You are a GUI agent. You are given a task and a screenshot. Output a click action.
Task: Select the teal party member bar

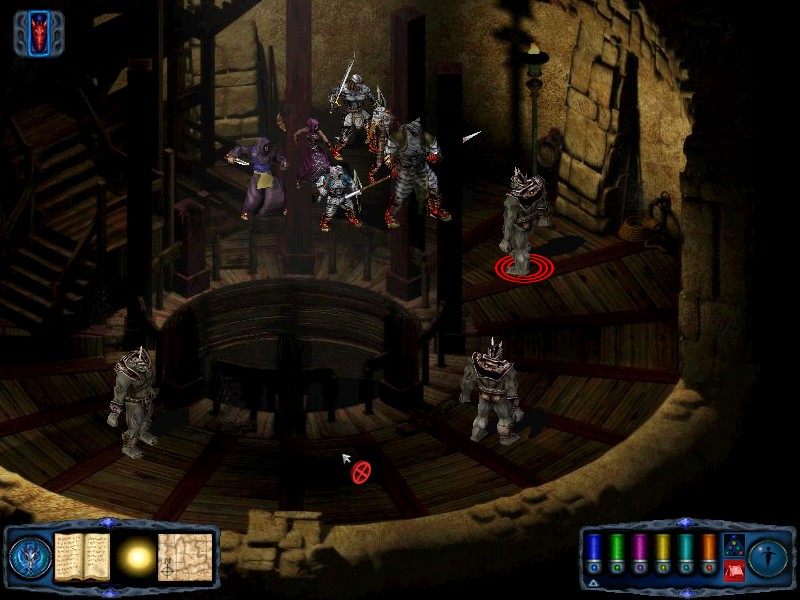point(685,548)
